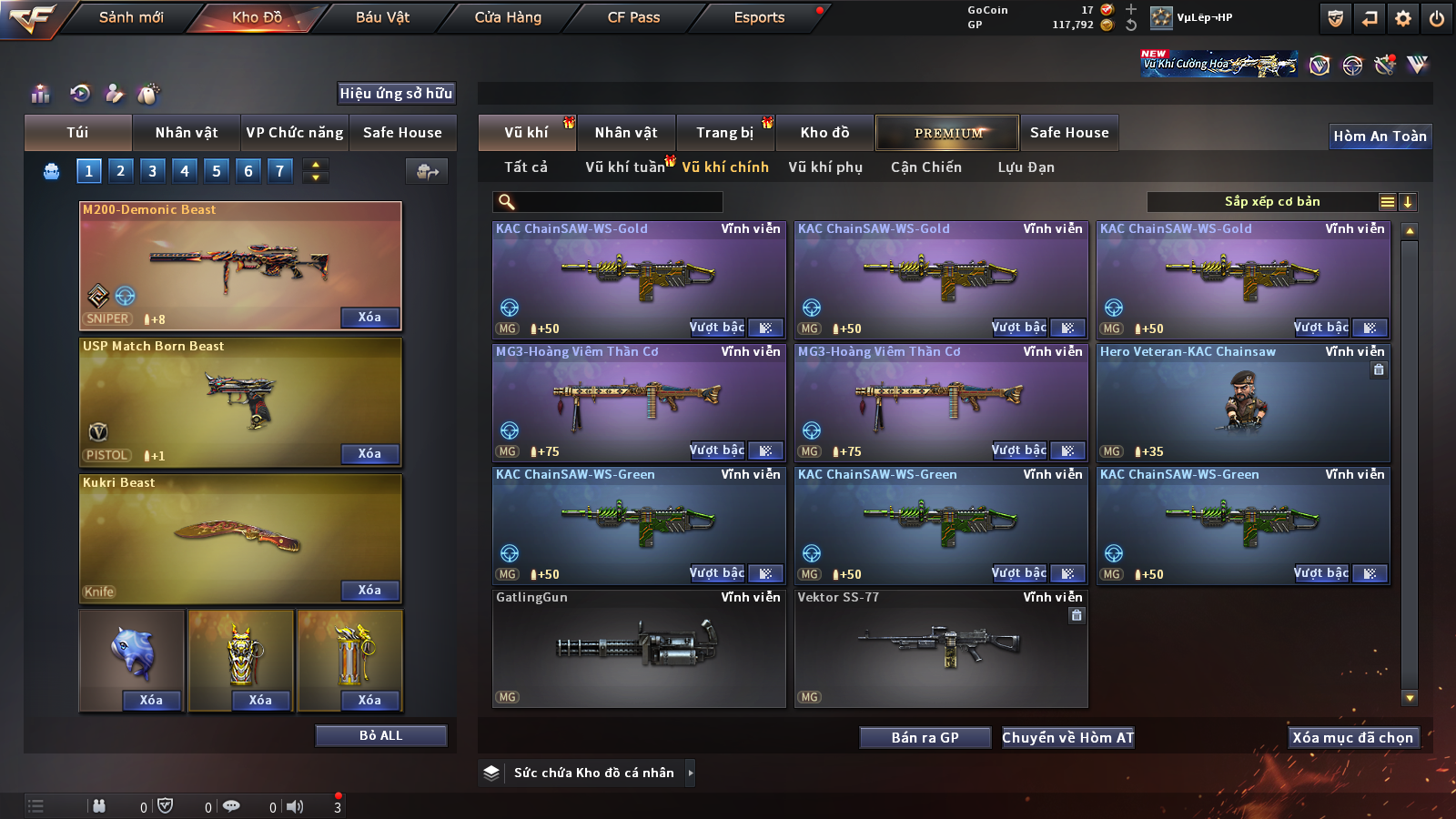
Task: Open the PREMIUM inventory tab
Action: coord(947,133)
